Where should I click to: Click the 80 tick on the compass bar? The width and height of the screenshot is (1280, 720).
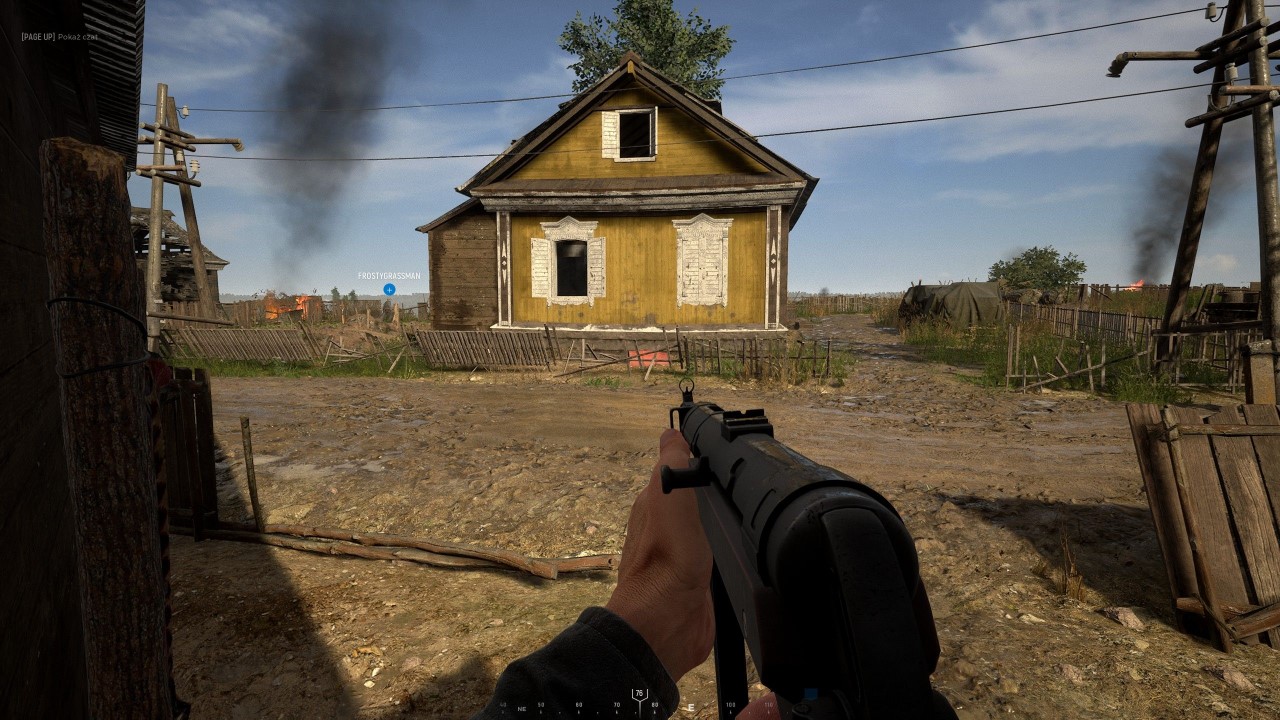tap(654, 704)
